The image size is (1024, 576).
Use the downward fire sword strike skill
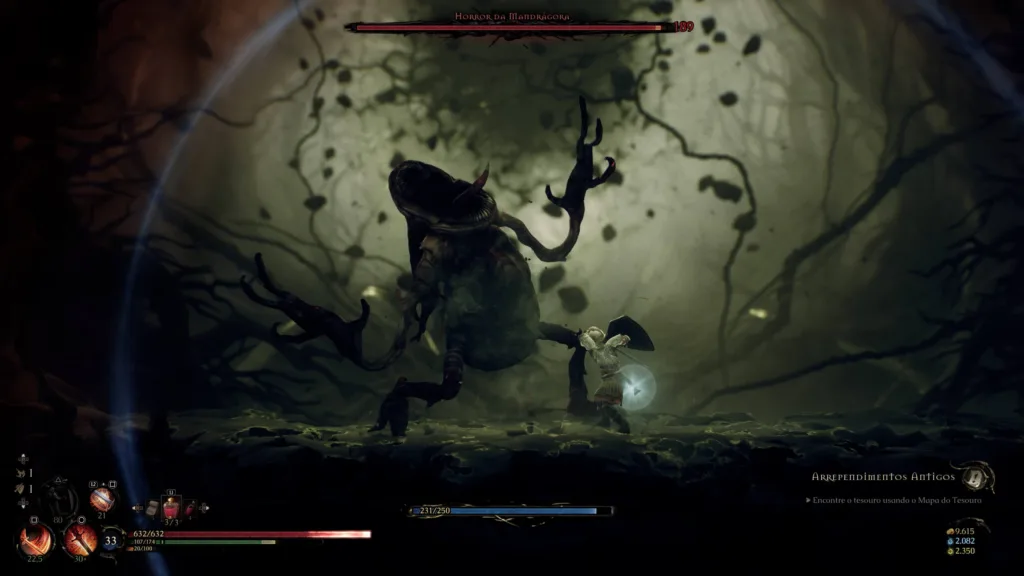pos(78,540)
